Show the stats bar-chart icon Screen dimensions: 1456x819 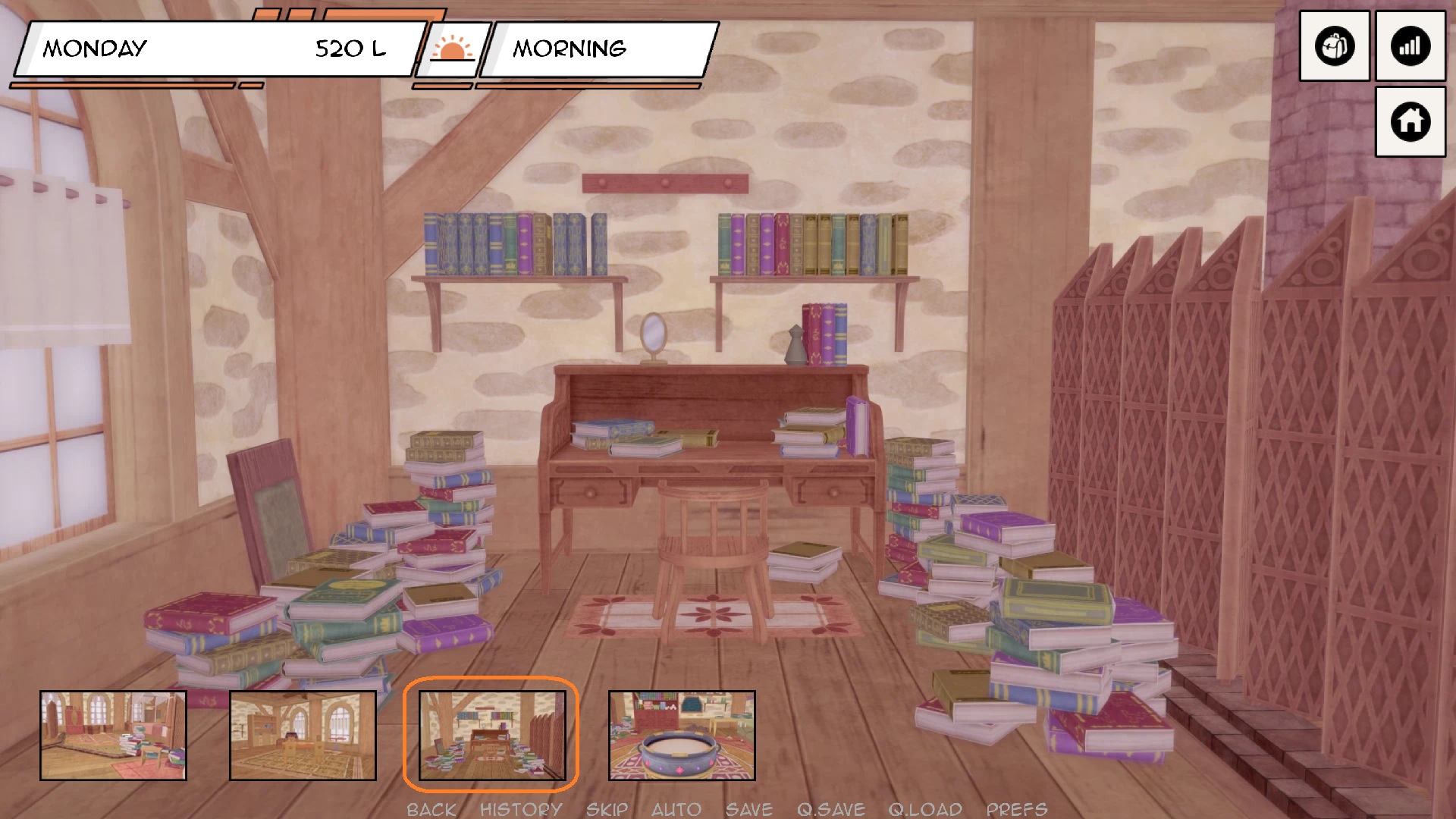click(x=1410, y=46)
